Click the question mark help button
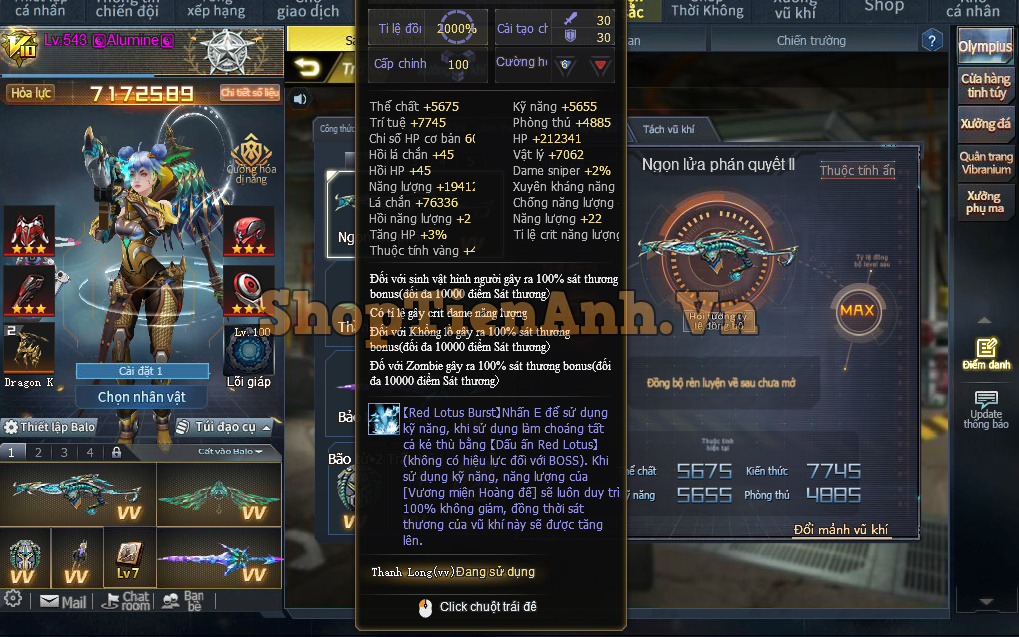 (x=932, y=41)
